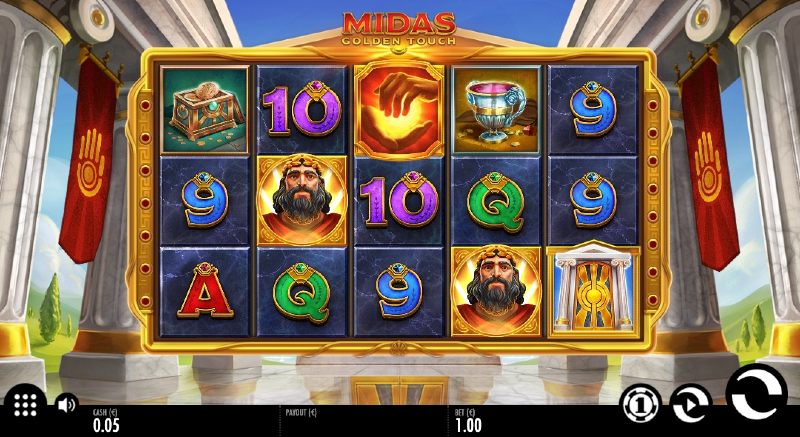The image size is (800, 437).
Task: Start autoplay with the circular play icon
Action: coord(690,403)
